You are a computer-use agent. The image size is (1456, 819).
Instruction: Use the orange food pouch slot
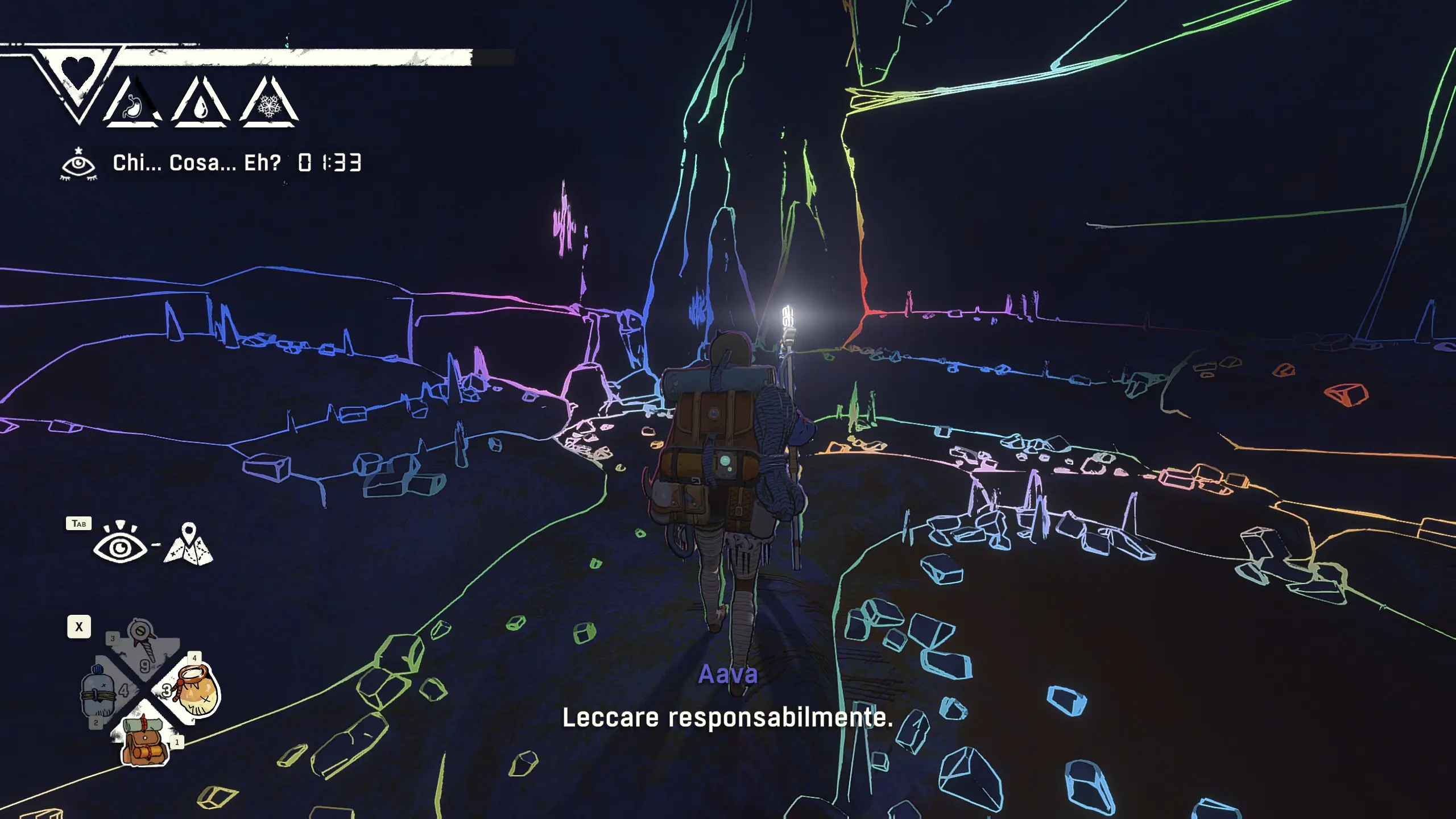coord(197,692)
